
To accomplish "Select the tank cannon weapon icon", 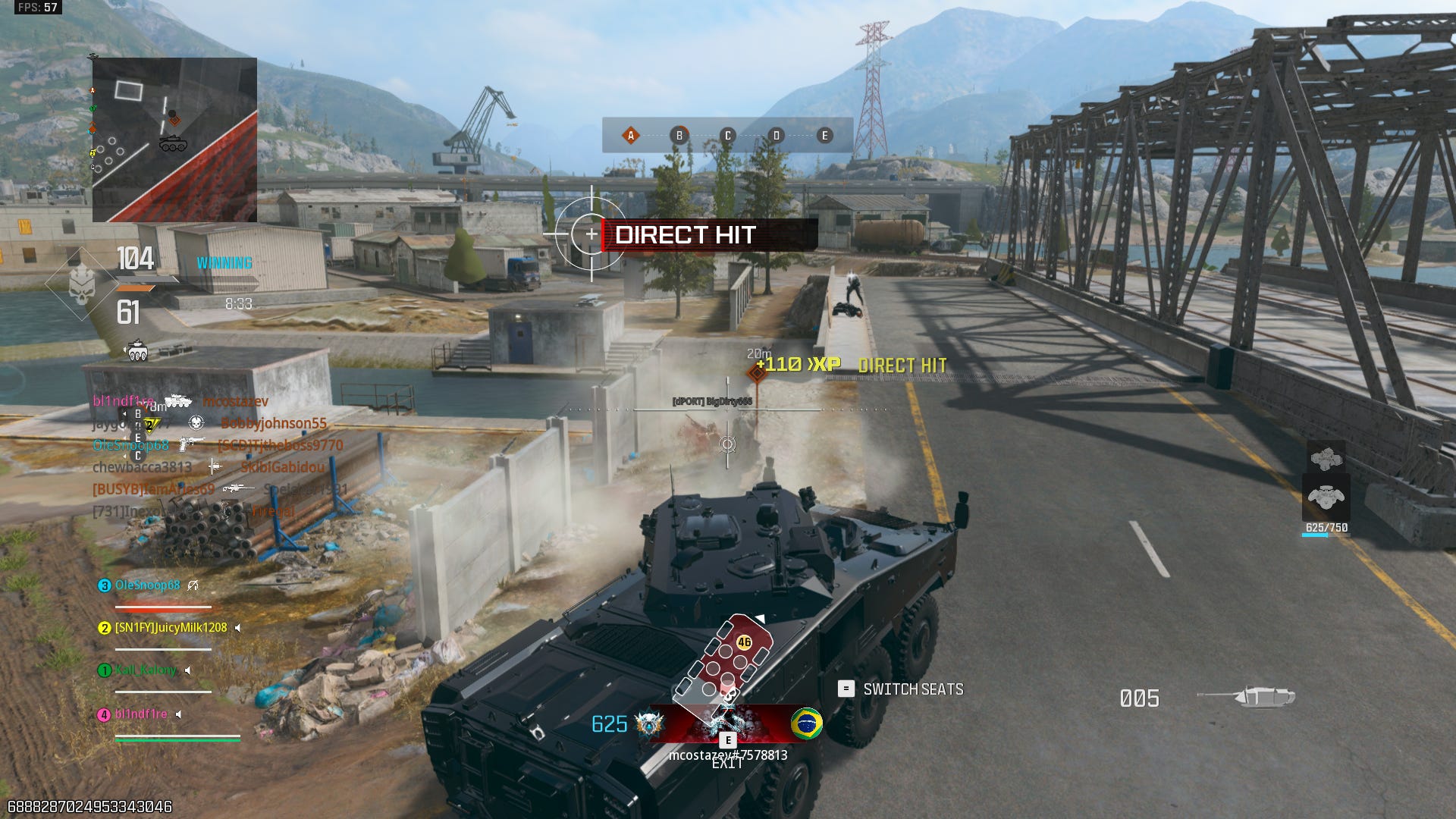I will click(x=1247, y=696).
